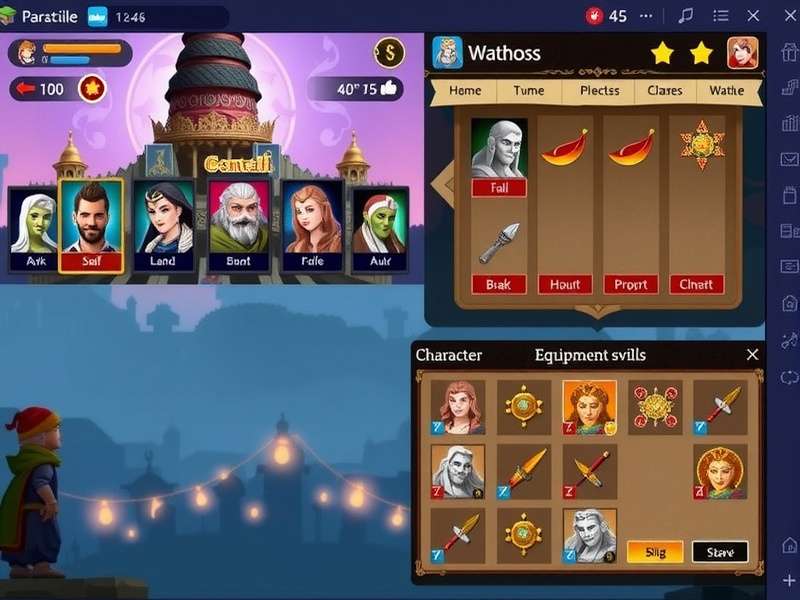Click the orange Slig button

[654, 551]
